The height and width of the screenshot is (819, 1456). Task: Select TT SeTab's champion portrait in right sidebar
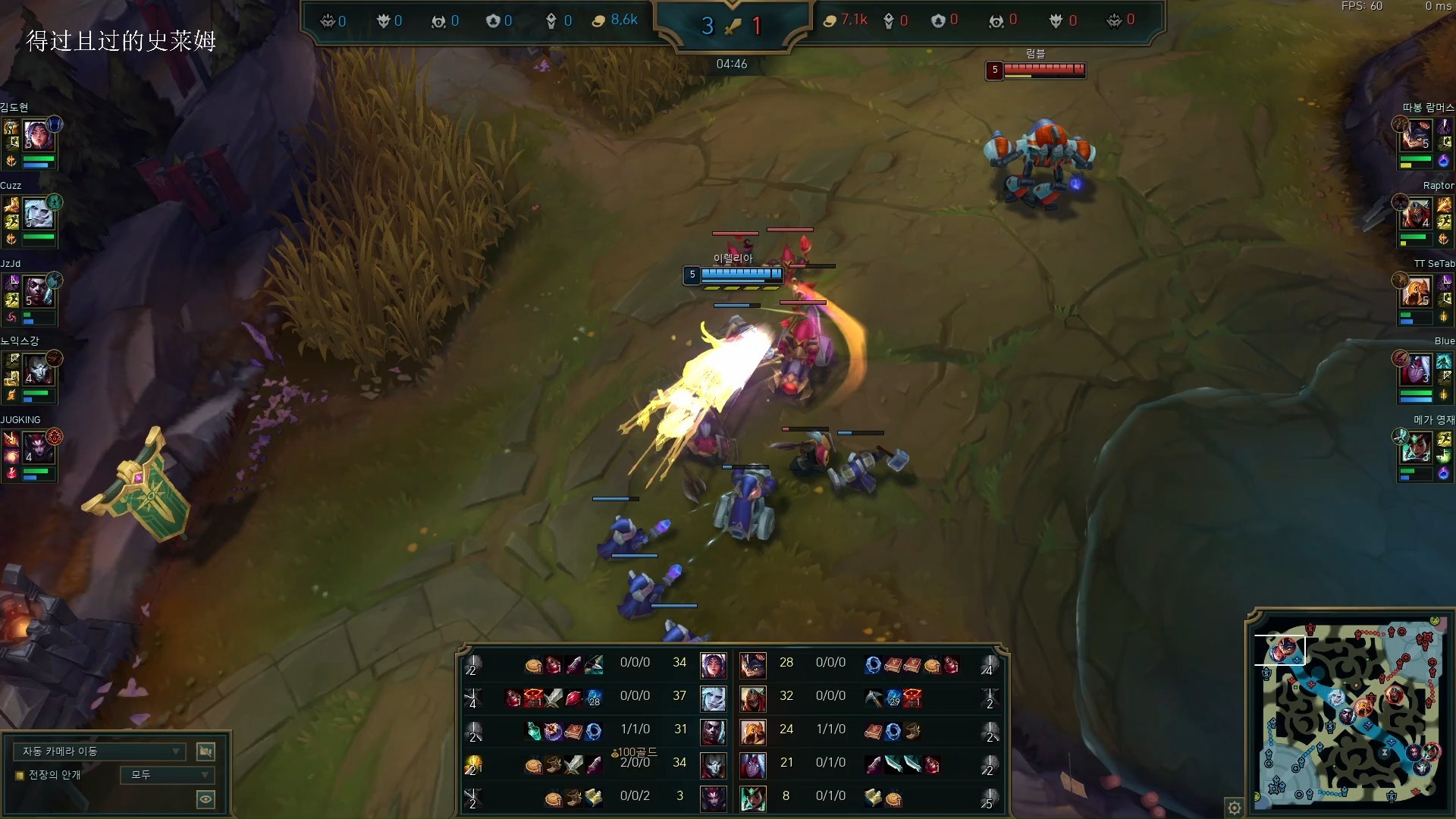(1416, 292)
